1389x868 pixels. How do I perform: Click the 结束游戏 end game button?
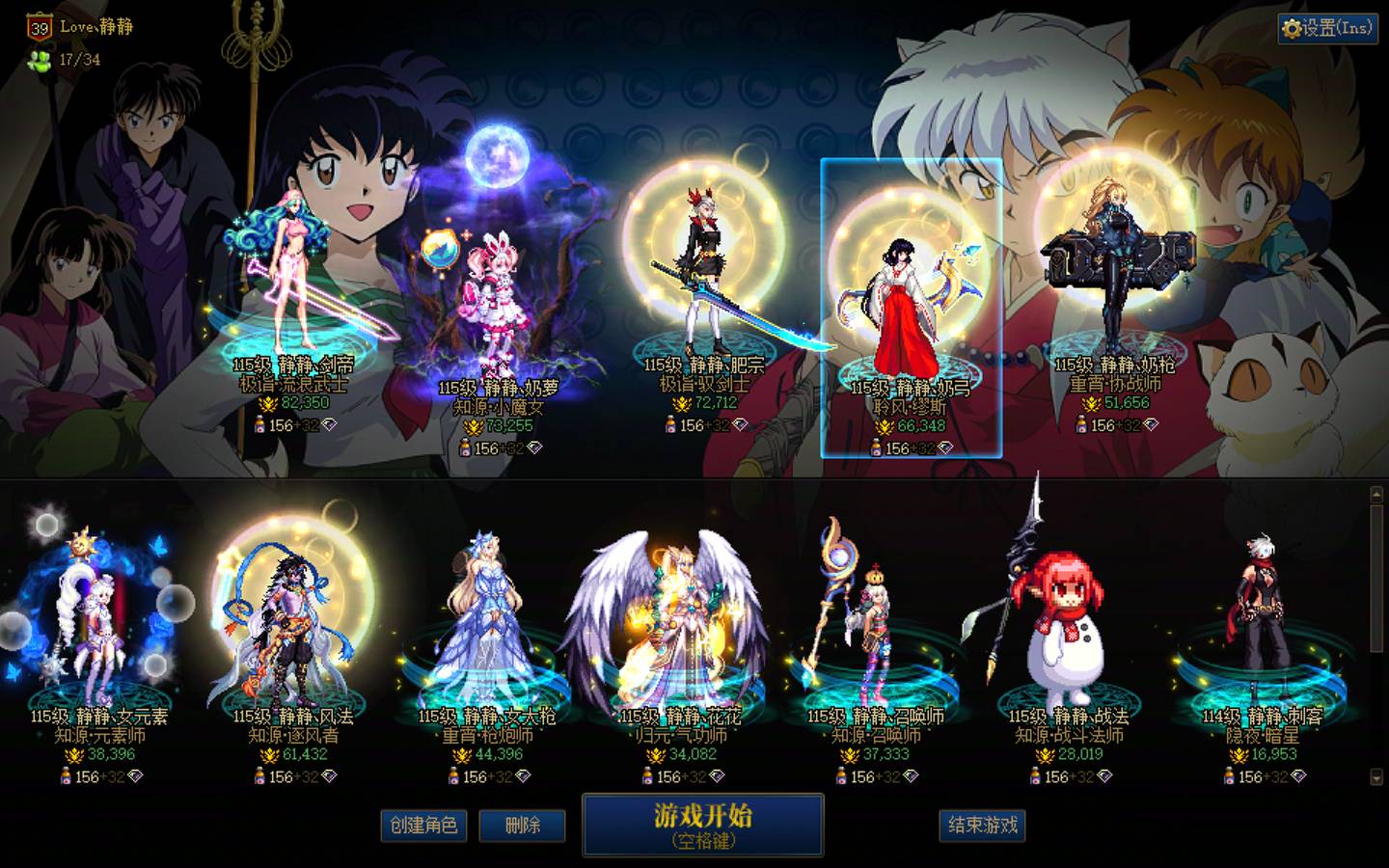pyautogui.click(x=983, y=827)
